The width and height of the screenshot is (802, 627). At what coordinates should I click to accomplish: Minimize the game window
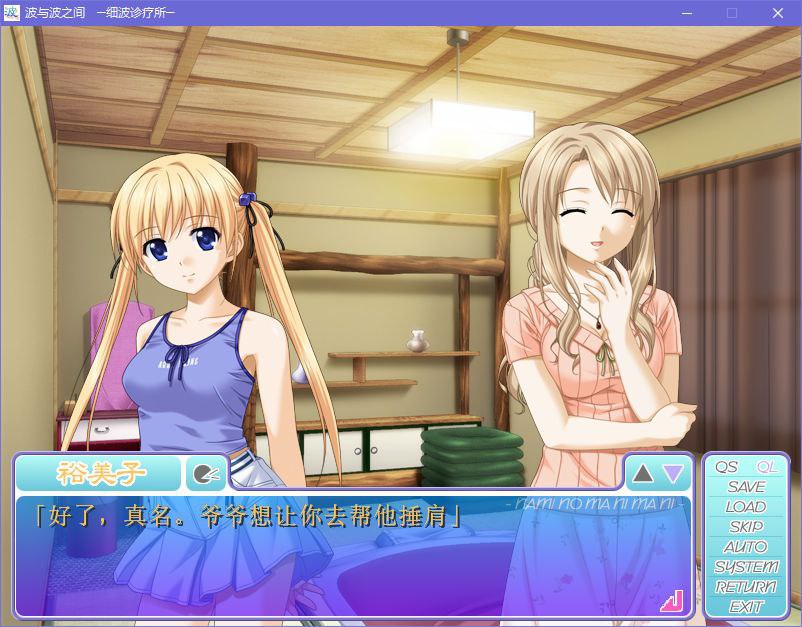pos(687,13)
